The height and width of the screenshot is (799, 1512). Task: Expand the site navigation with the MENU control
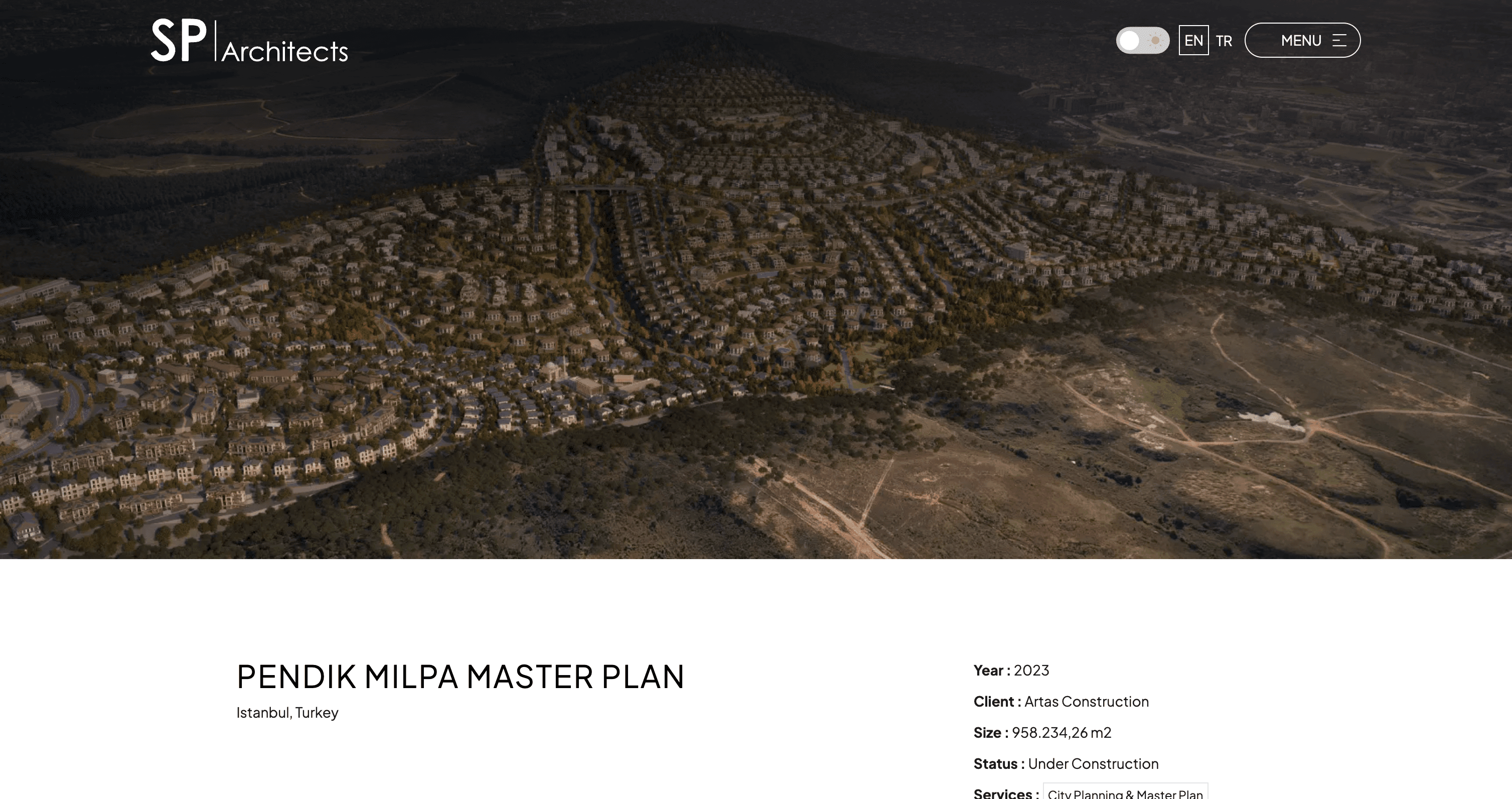[x=1302, y=40]
